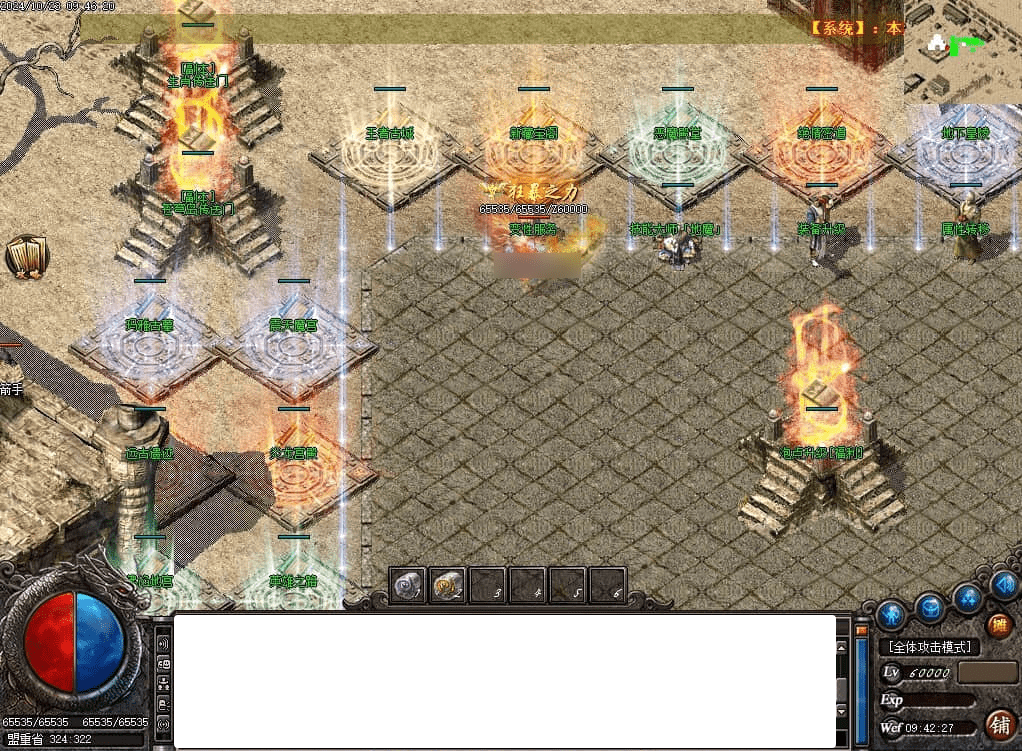Screen dimensions: 1022x751
Task: Open the book icon on left edge
Action: click(x=25, y=257)
